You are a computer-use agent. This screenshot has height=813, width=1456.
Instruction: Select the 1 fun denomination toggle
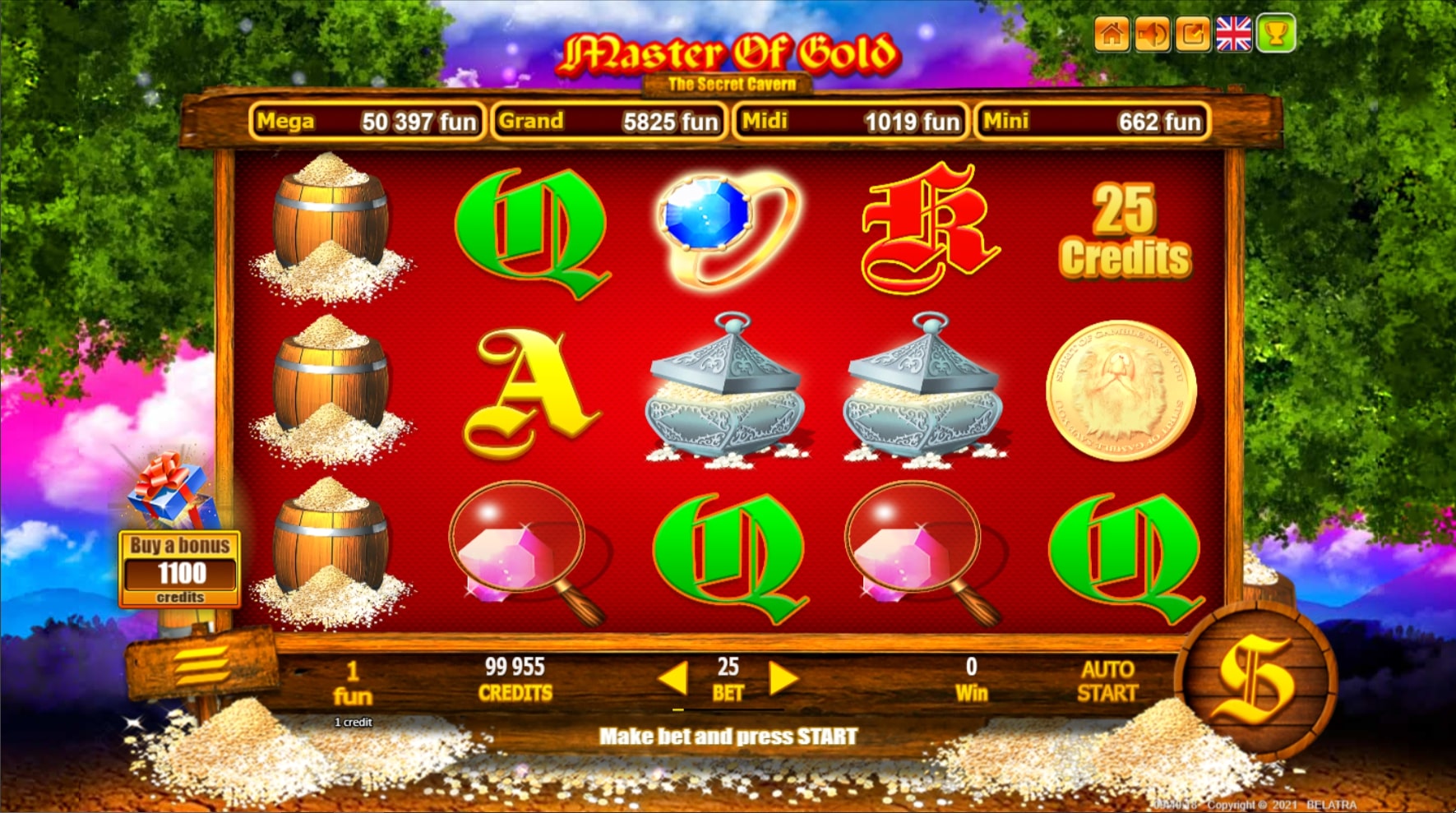pyautogui.click(x=353, y=680)
